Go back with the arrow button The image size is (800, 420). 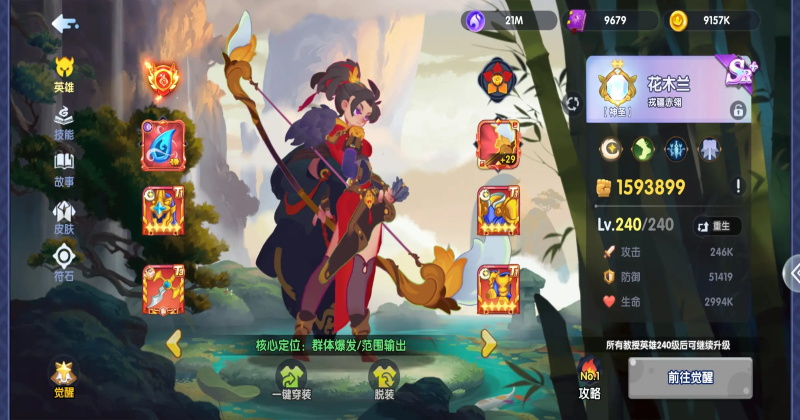point(66,23)
